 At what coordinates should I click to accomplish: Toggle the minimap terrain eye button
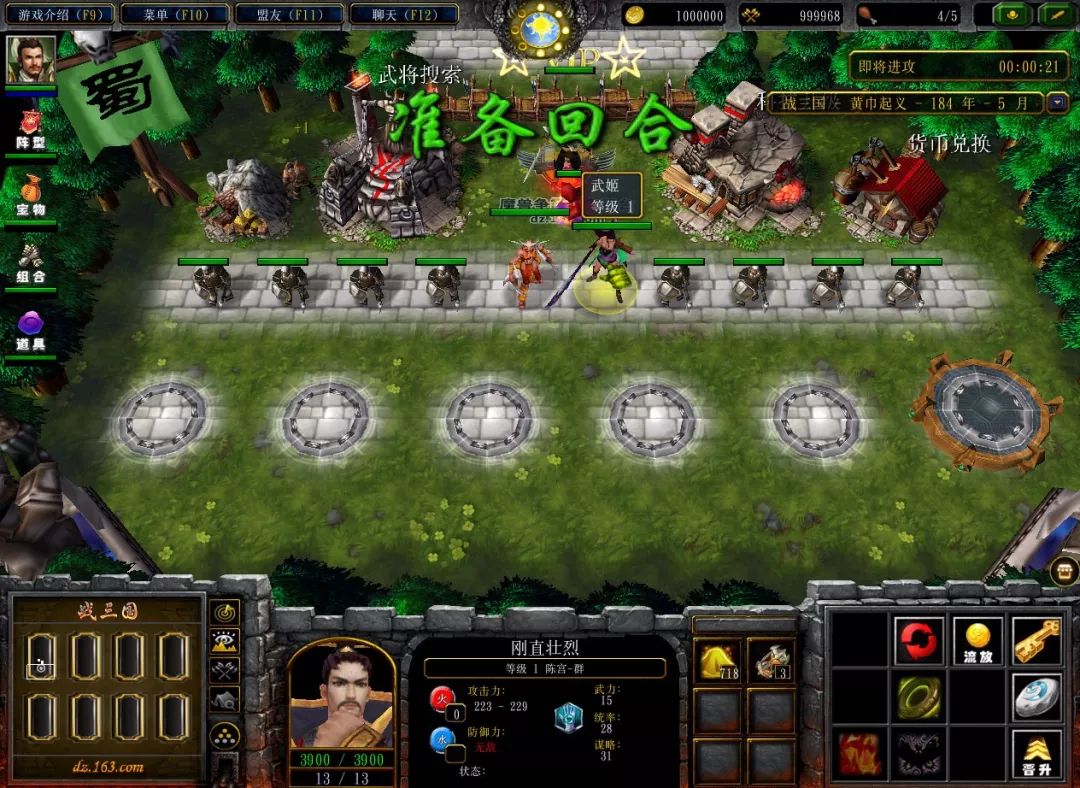[226, 641]
